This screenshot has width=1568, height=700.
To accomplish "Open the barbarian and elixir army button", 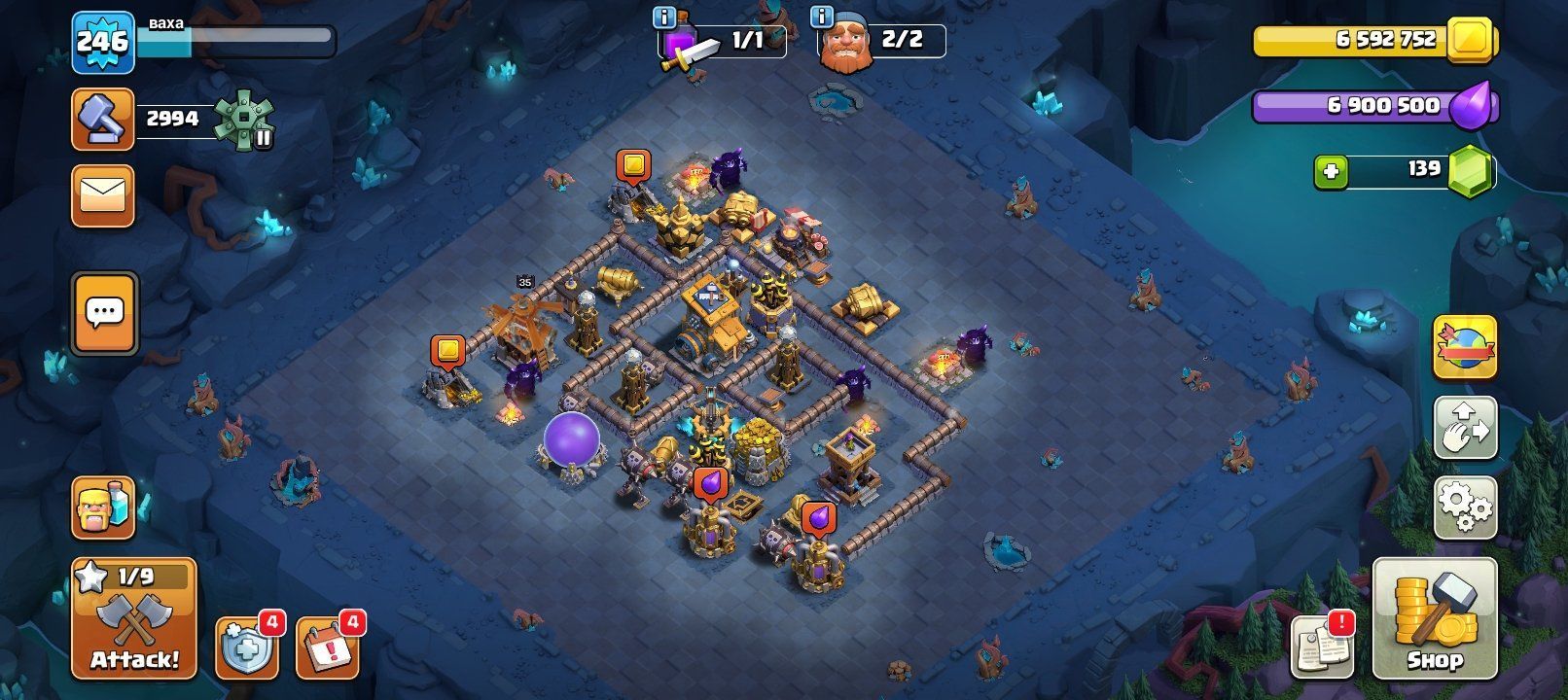I will tap(103, 507).
